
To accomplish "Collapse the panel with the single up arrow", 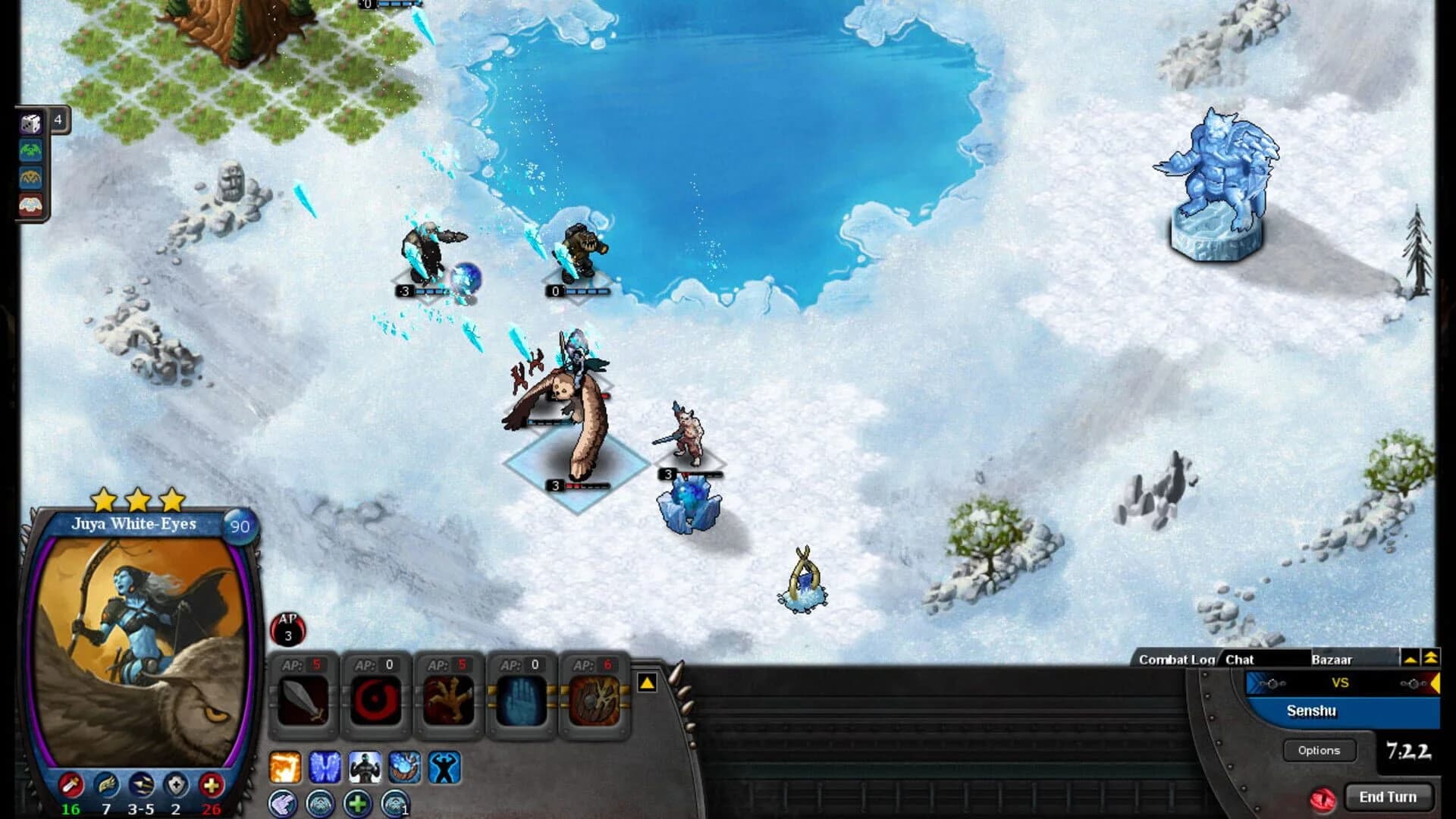I will click(1410, 659).
